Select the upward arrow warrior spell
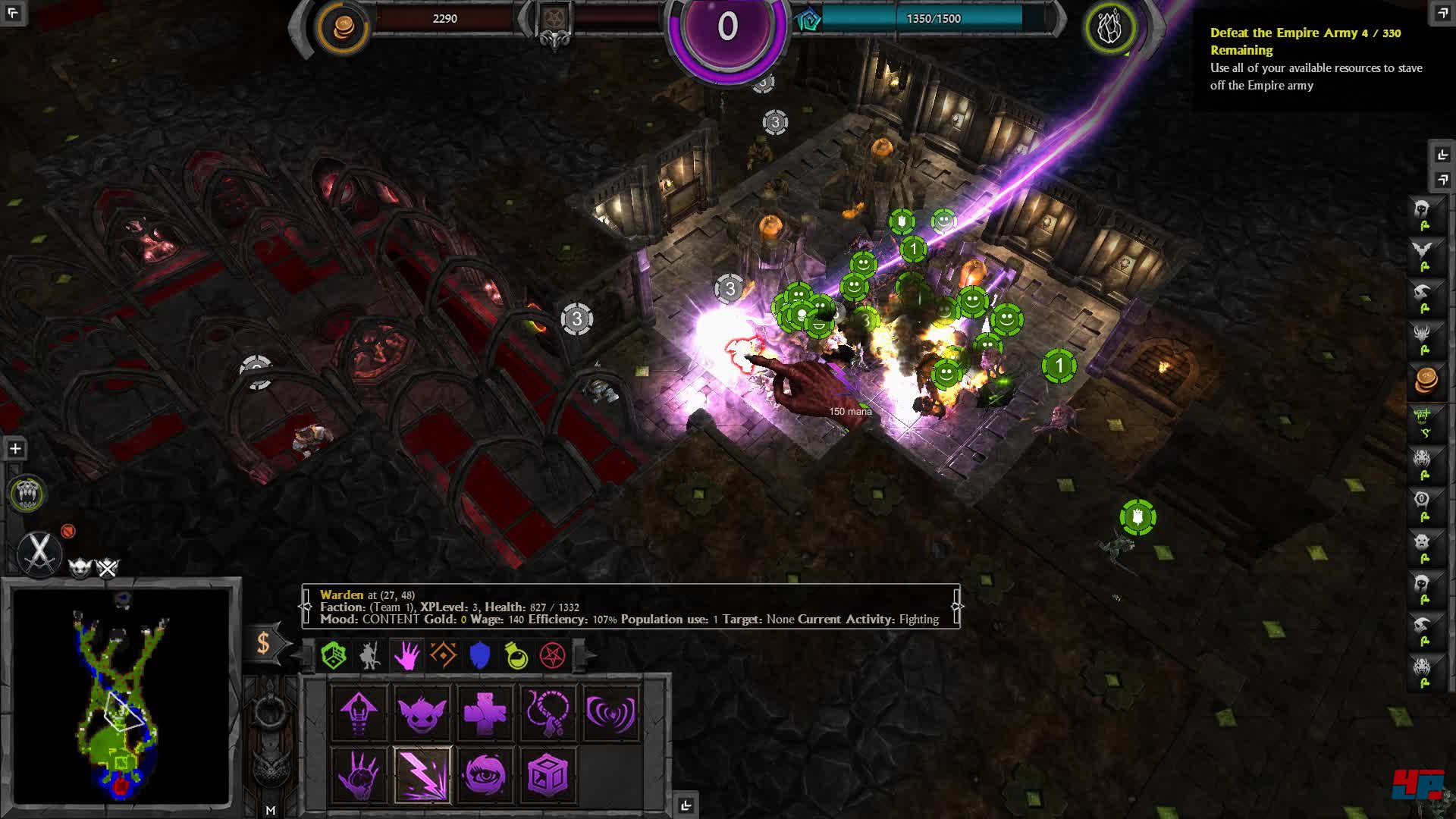1456x819 pixels. click(x=359, y=712)
